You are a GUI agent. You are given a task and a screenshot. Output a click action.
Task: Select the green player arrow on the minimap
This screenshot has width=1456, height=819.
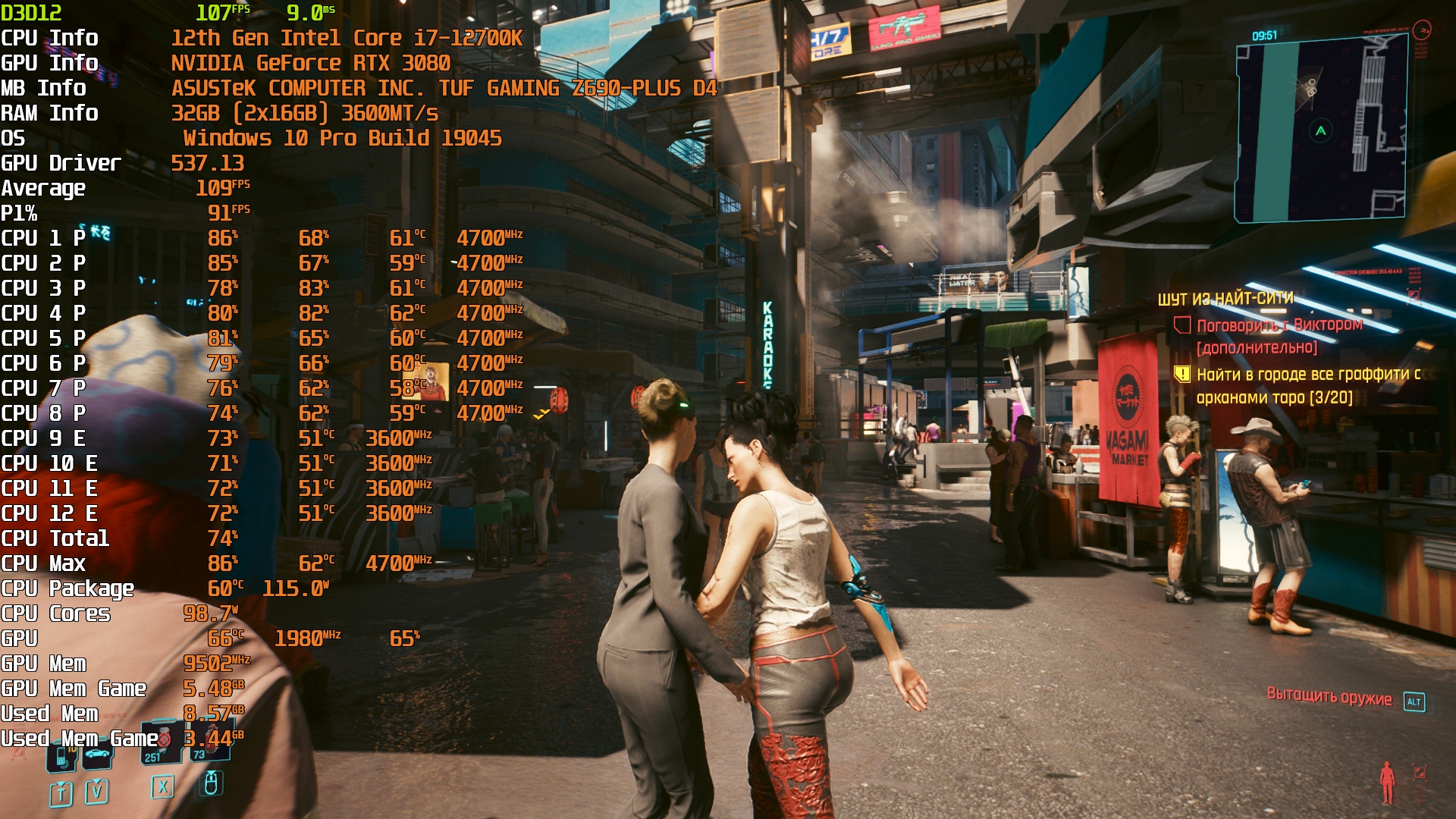pos(1321,130)
